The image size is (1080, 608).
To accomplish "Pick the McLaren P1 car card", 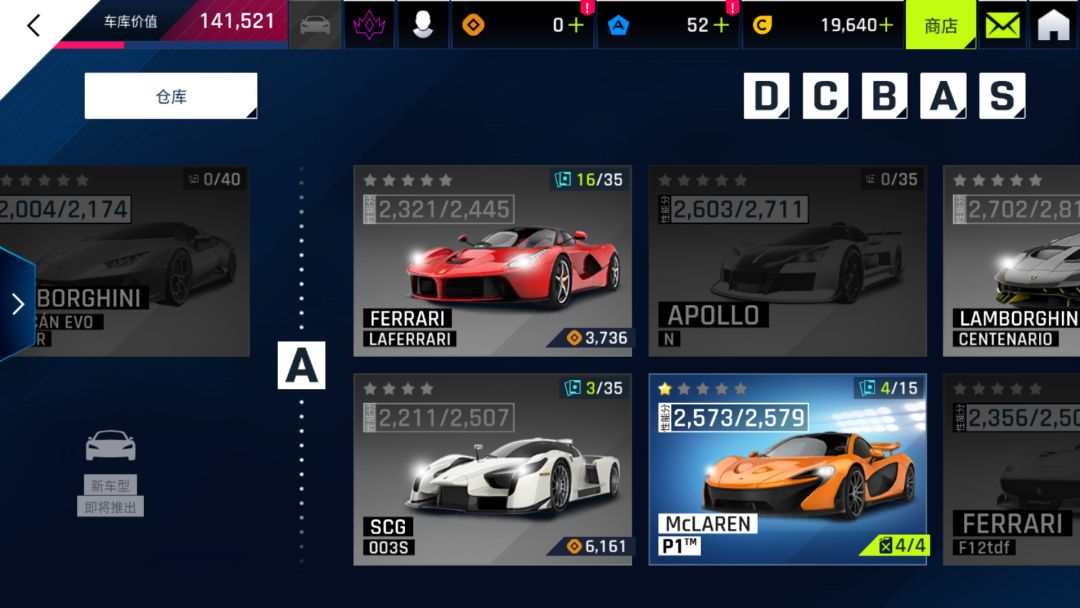I will click(787, 469).
